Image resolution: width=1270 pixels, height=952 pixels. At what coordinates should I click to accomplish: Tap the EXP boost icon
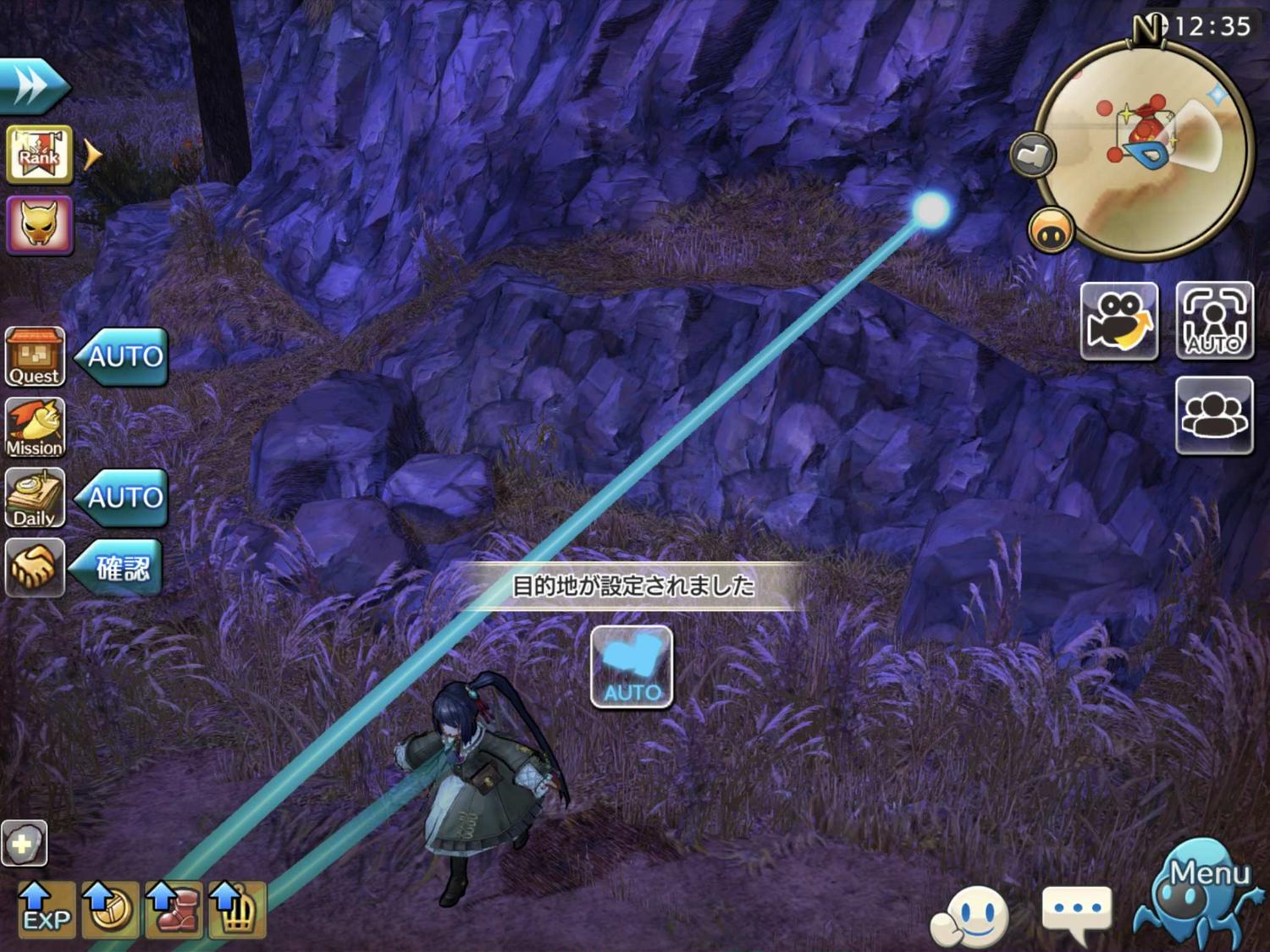47,909
